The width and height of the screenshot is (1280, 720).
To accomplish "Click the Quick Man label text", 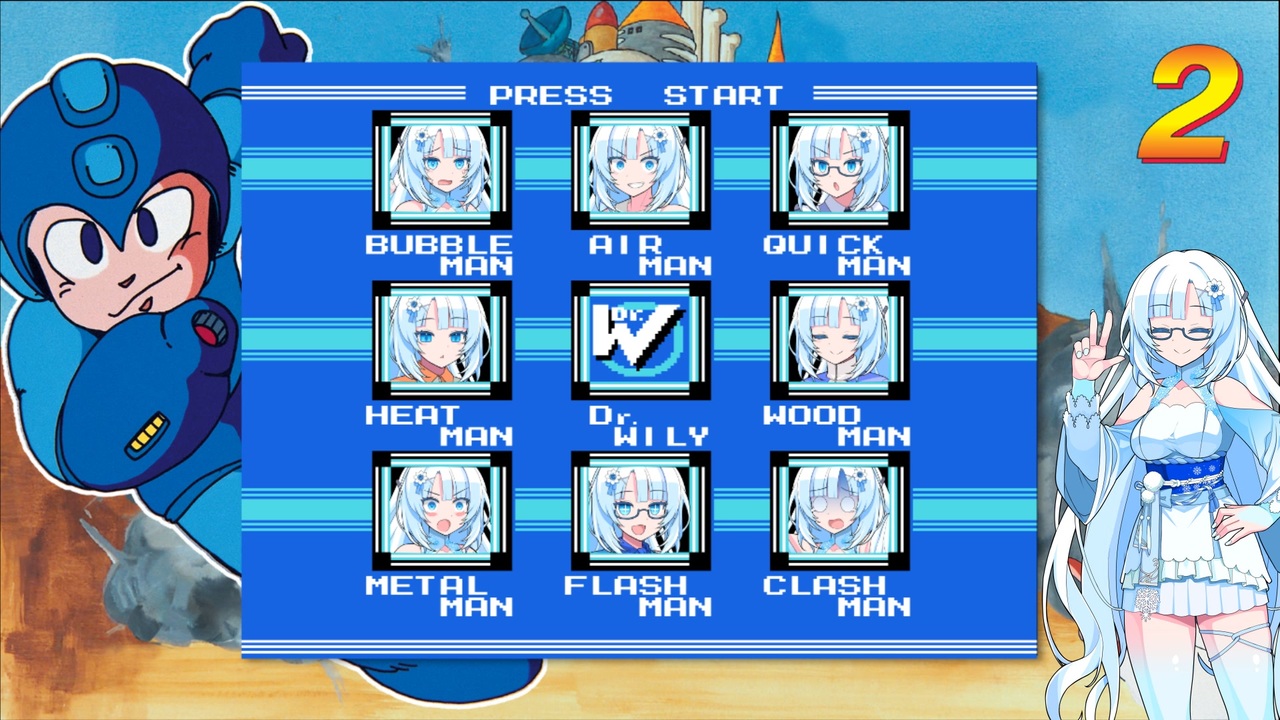I will point(840,253).
